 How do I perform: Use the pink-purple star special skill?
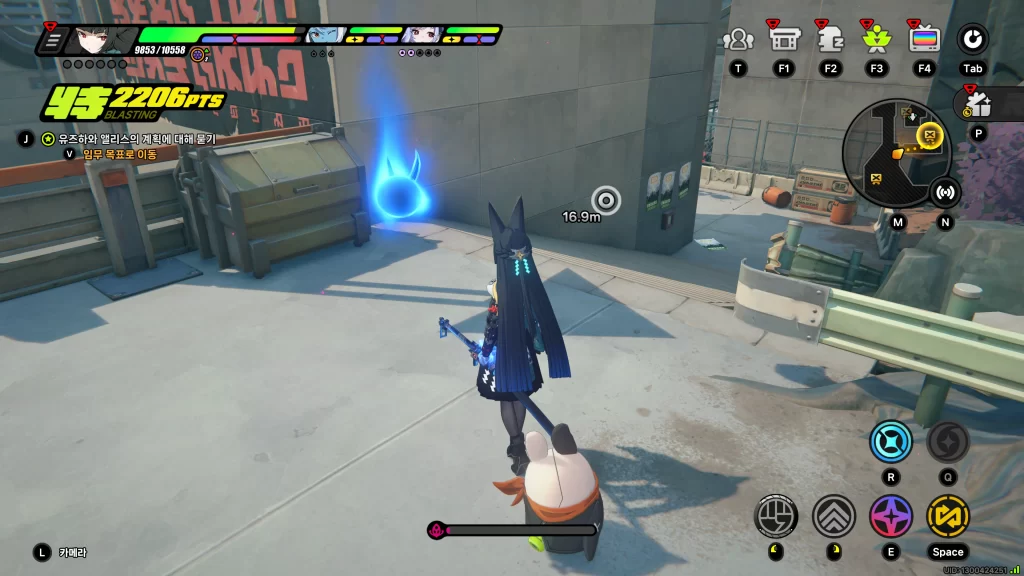point(890,515)
